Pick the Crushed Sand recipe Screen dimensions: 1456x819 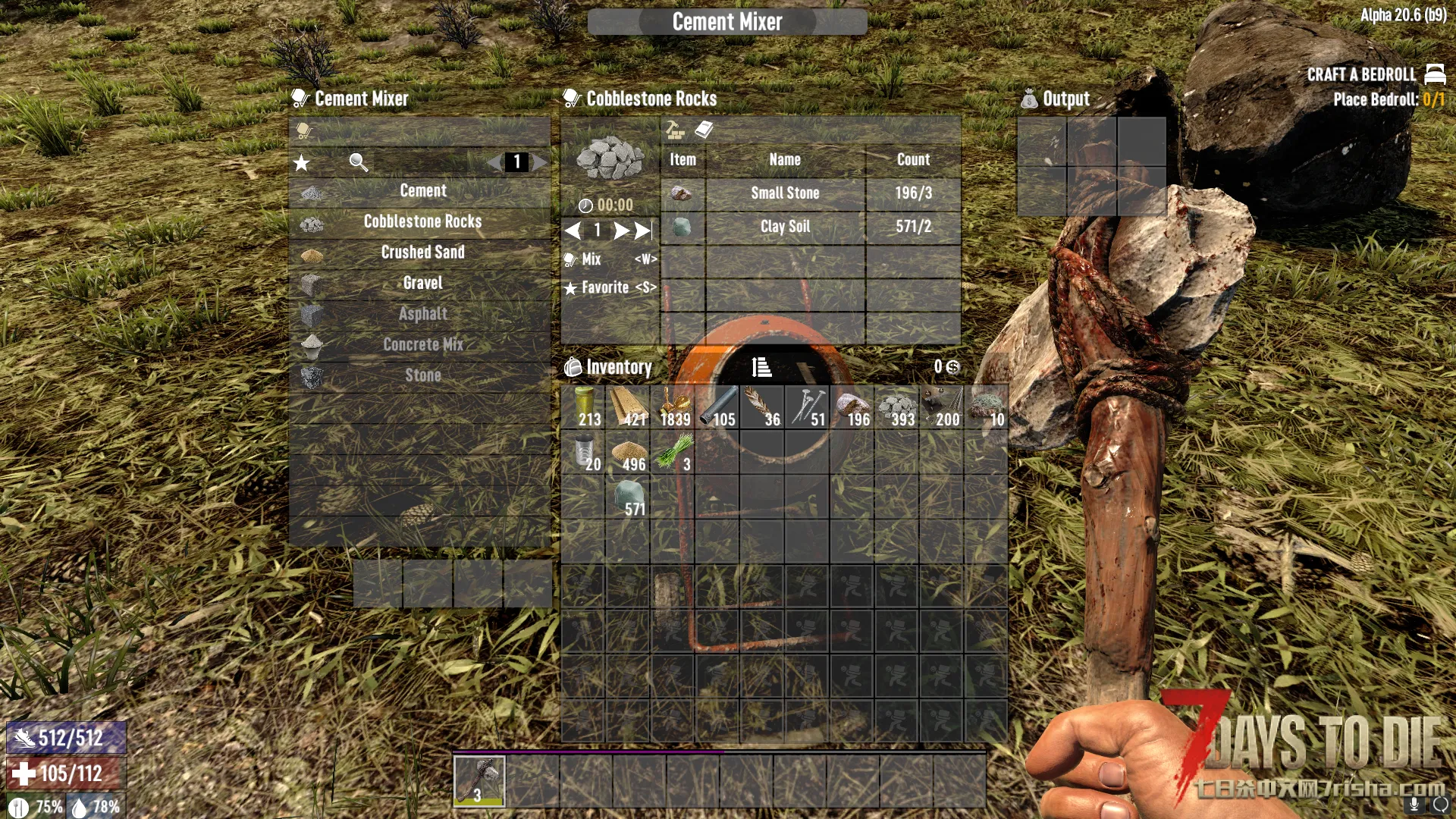pyautogui.click(x=422, y=253)
